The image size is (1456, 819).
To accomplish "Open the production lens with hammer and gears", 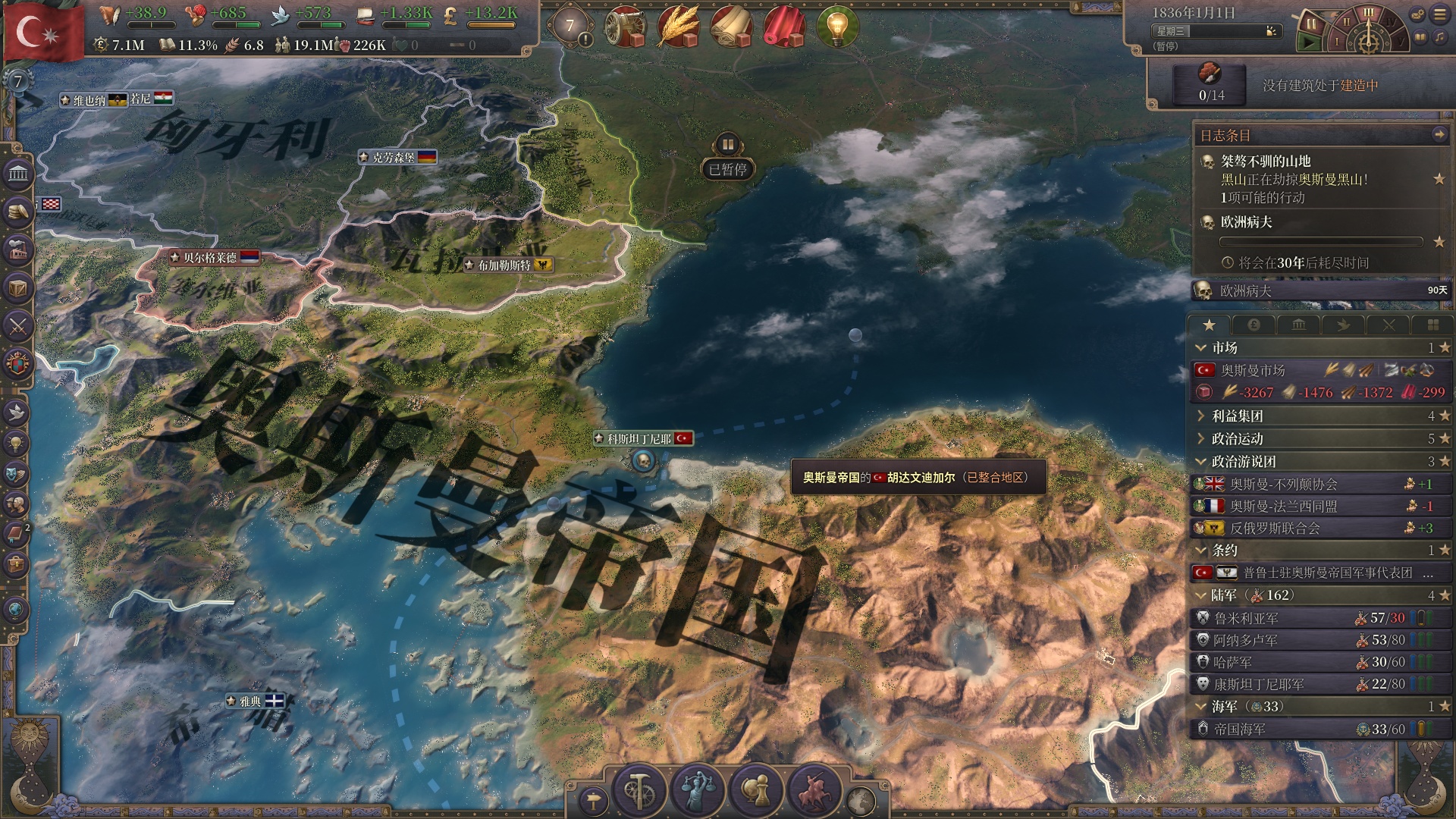I will tap(639, 789).
